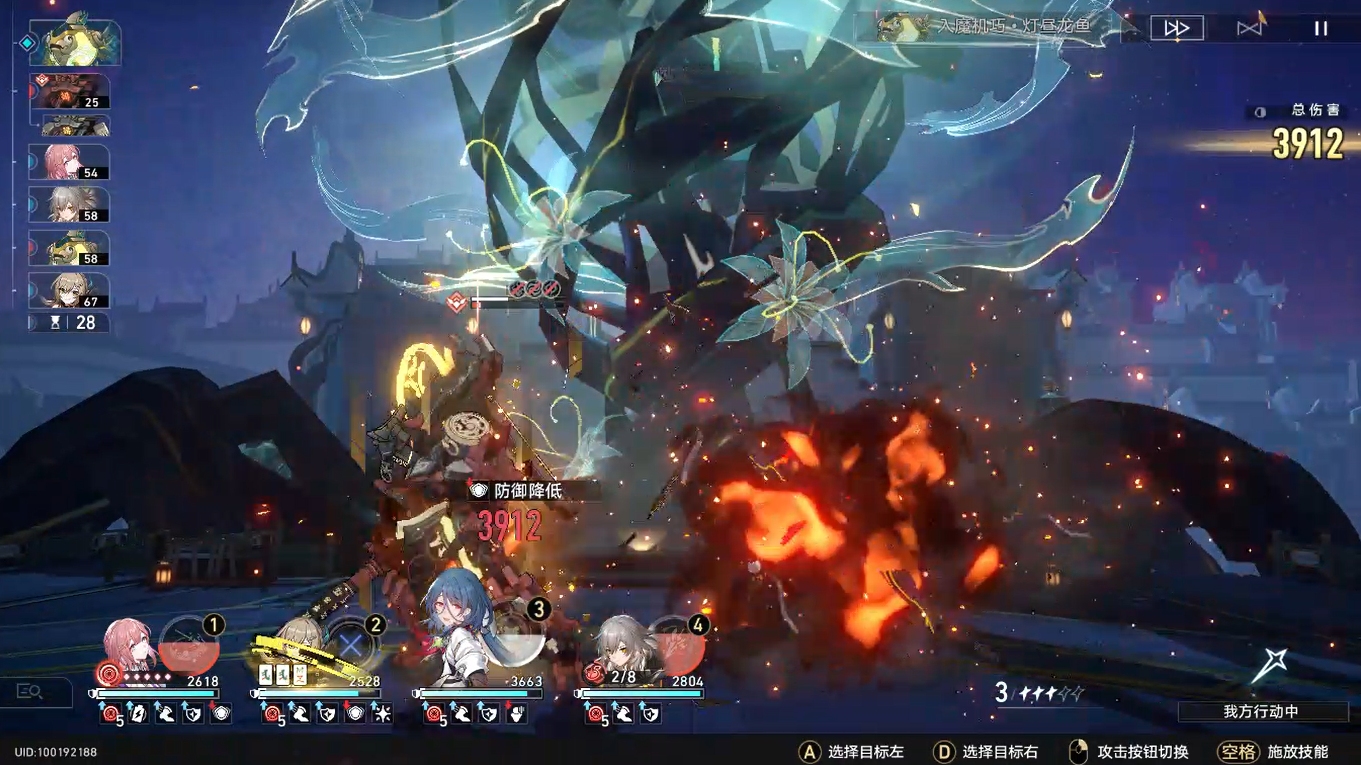Click the sparkle status icon under character 2

381,714
